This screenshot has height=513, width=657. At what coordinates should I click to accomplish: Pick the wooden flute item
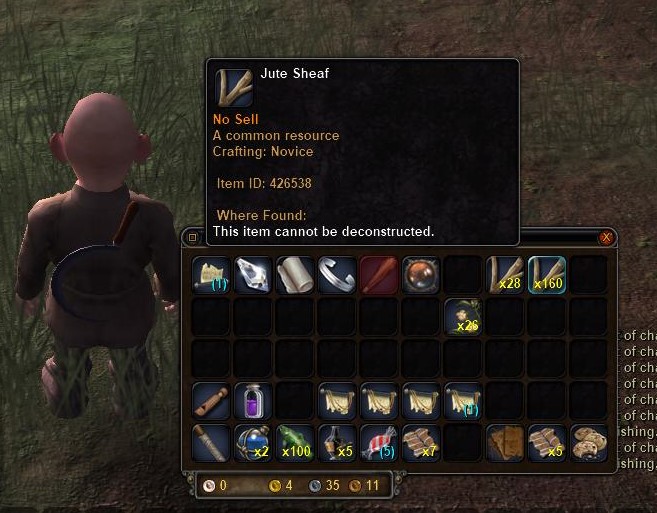[211, 400]
